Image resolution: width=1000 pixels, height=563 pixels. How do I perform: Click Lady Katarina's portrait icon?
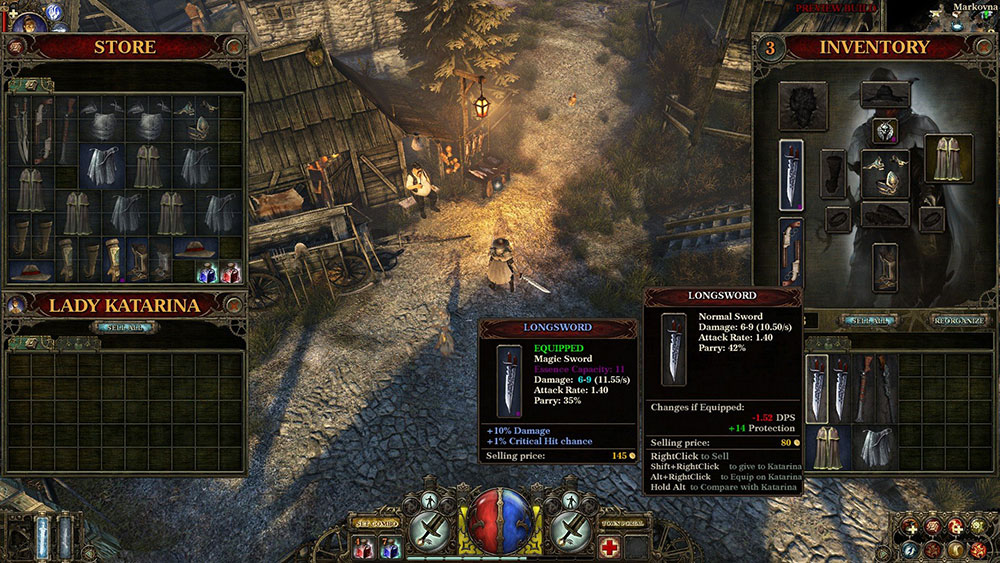[x=17, y=305]
